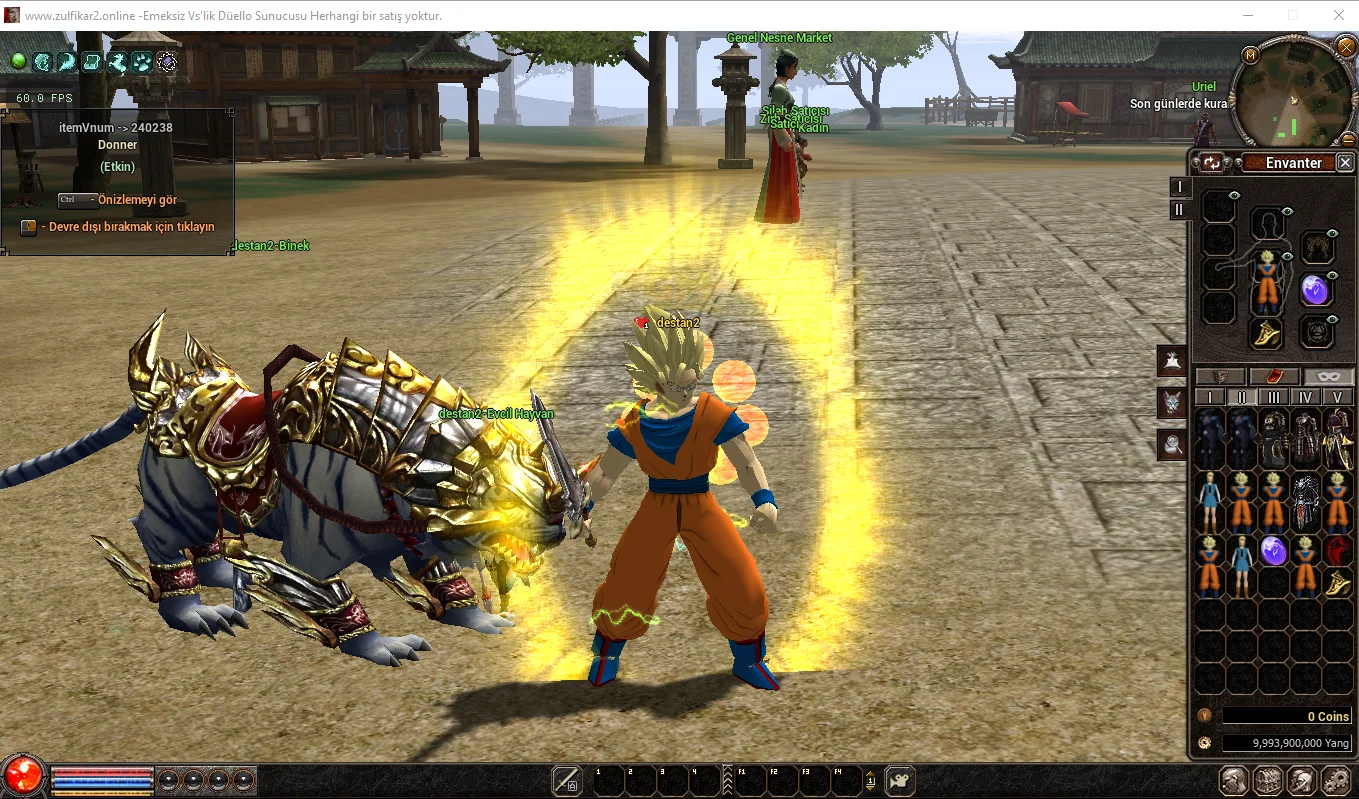Screen dimensions: 1359x799
Task: Select the pet paw icon in the top toolbar
Action: coord(141,62)
